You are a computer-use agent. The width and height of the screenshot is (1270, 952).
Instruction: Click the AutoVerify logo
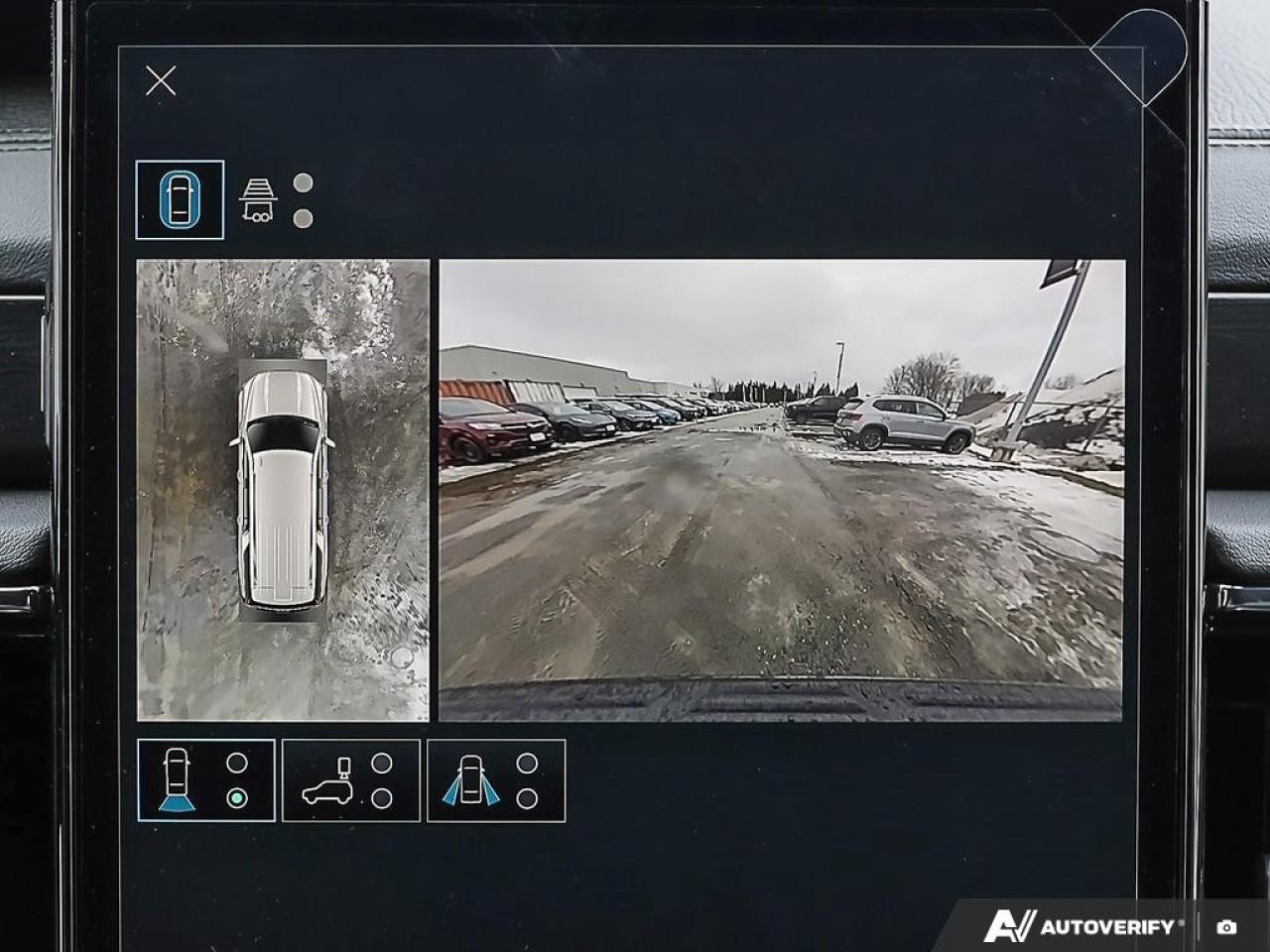1084,926
